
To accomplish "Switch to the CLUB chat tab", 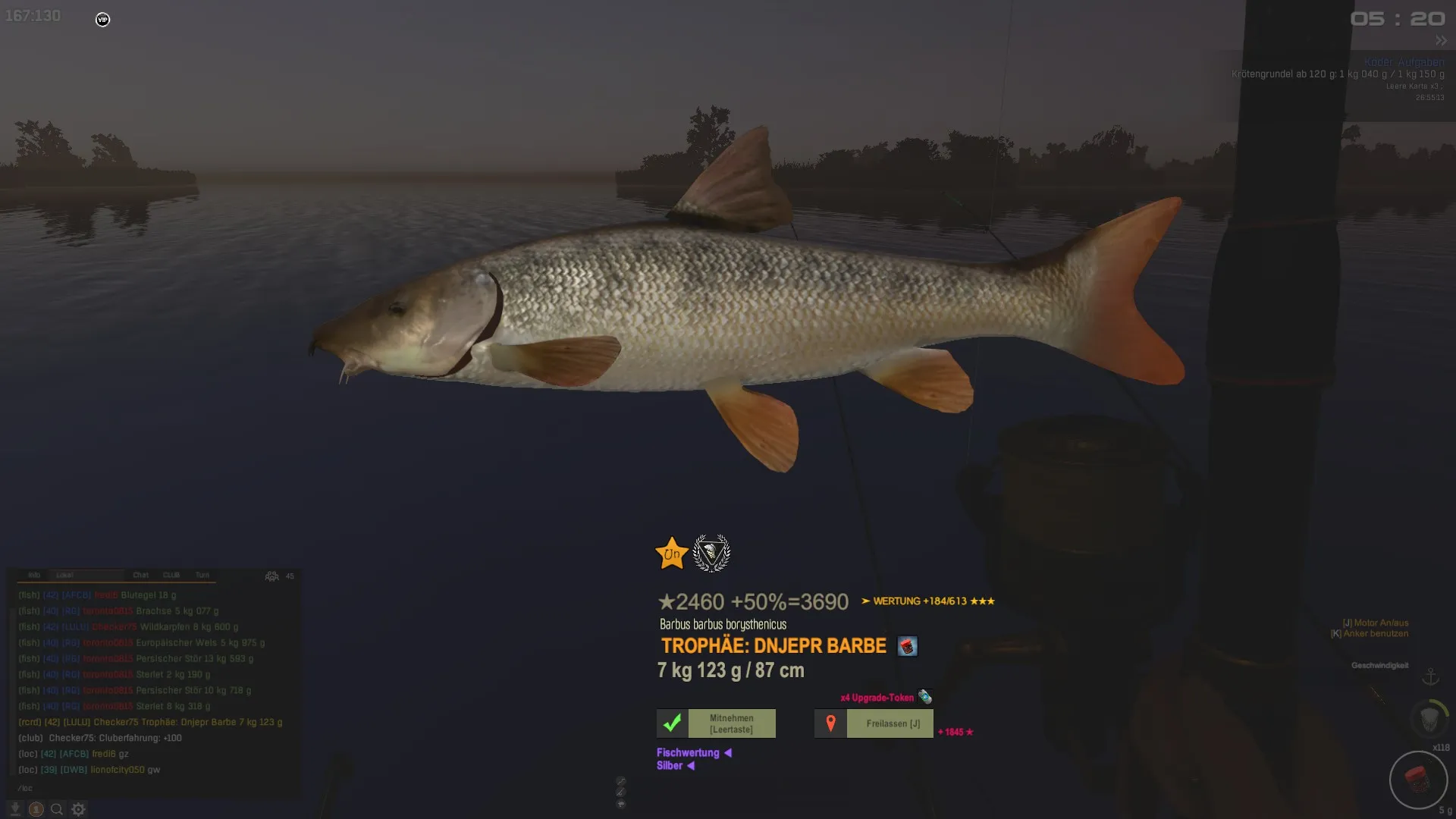I will [x=171, y=576].
